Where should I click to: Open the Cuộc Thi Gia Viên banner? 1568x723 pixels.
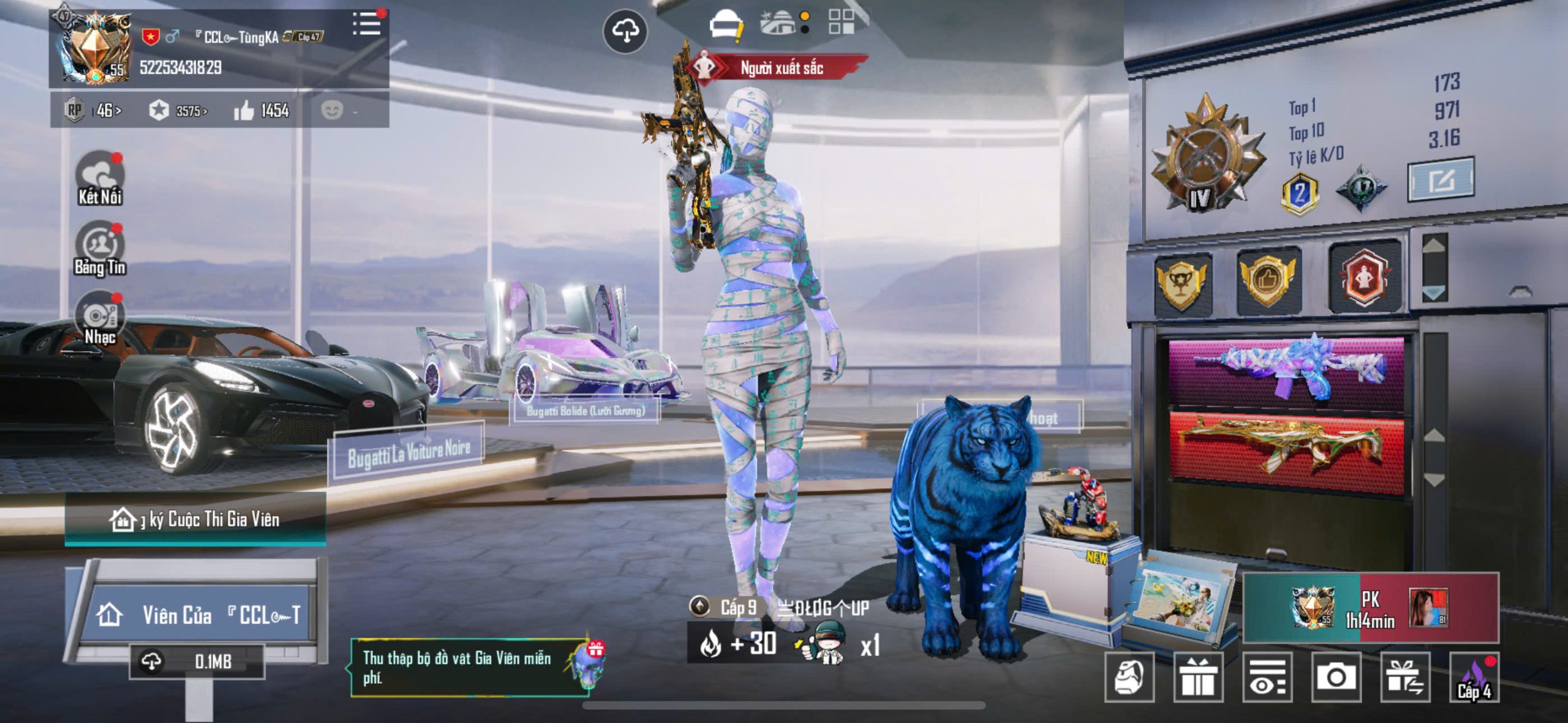[195, 520]
